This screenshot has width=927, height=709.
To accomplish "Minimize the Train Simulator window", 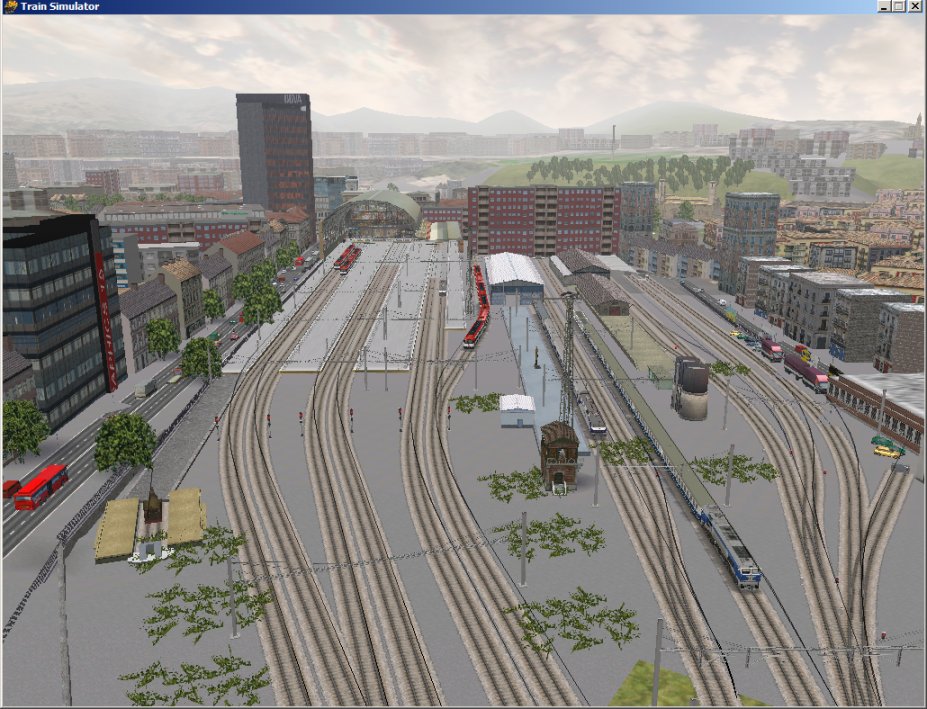I will point(885,6).
